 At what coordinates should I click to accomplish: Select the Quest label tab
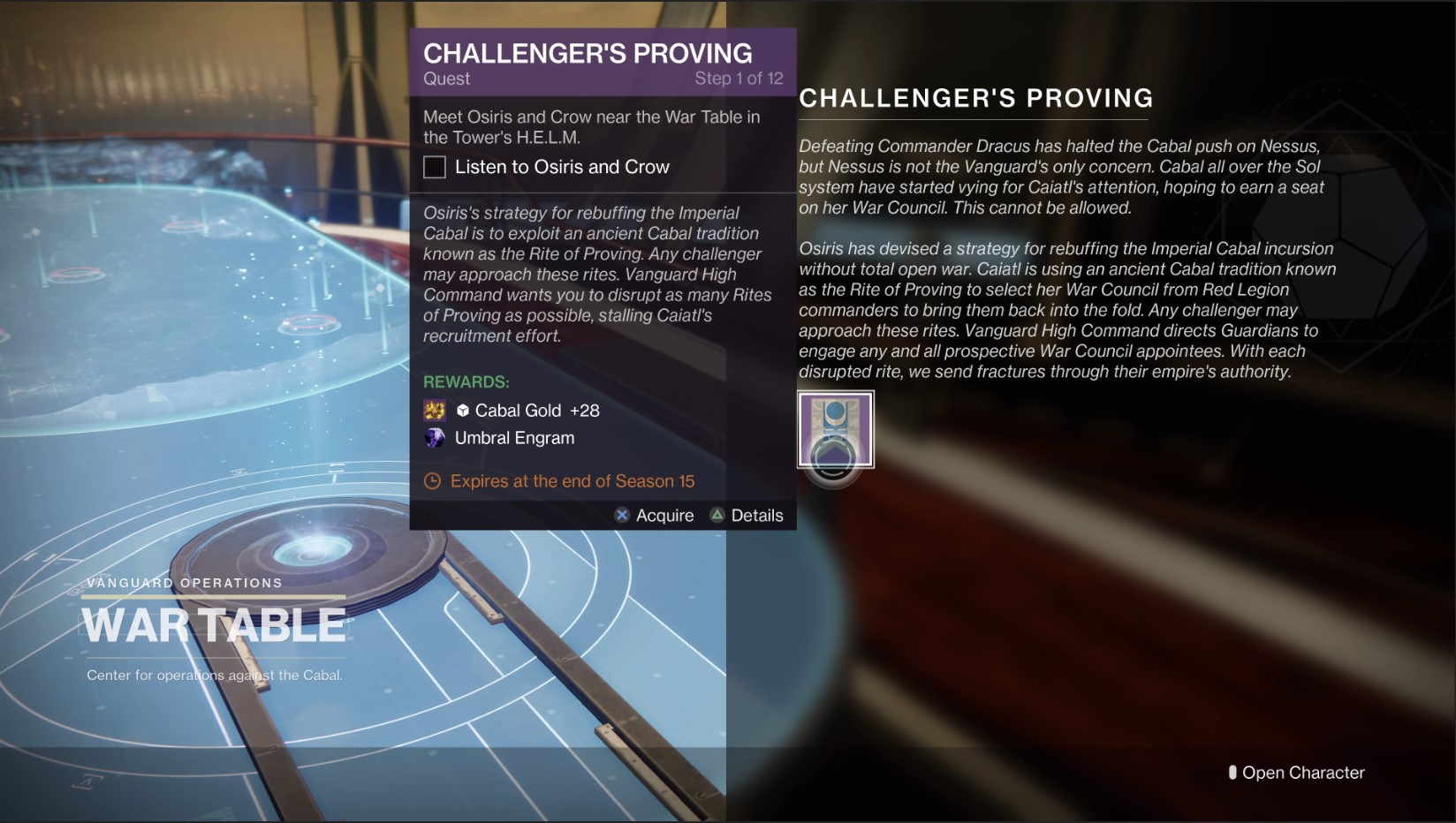click(x=446, y=79)
